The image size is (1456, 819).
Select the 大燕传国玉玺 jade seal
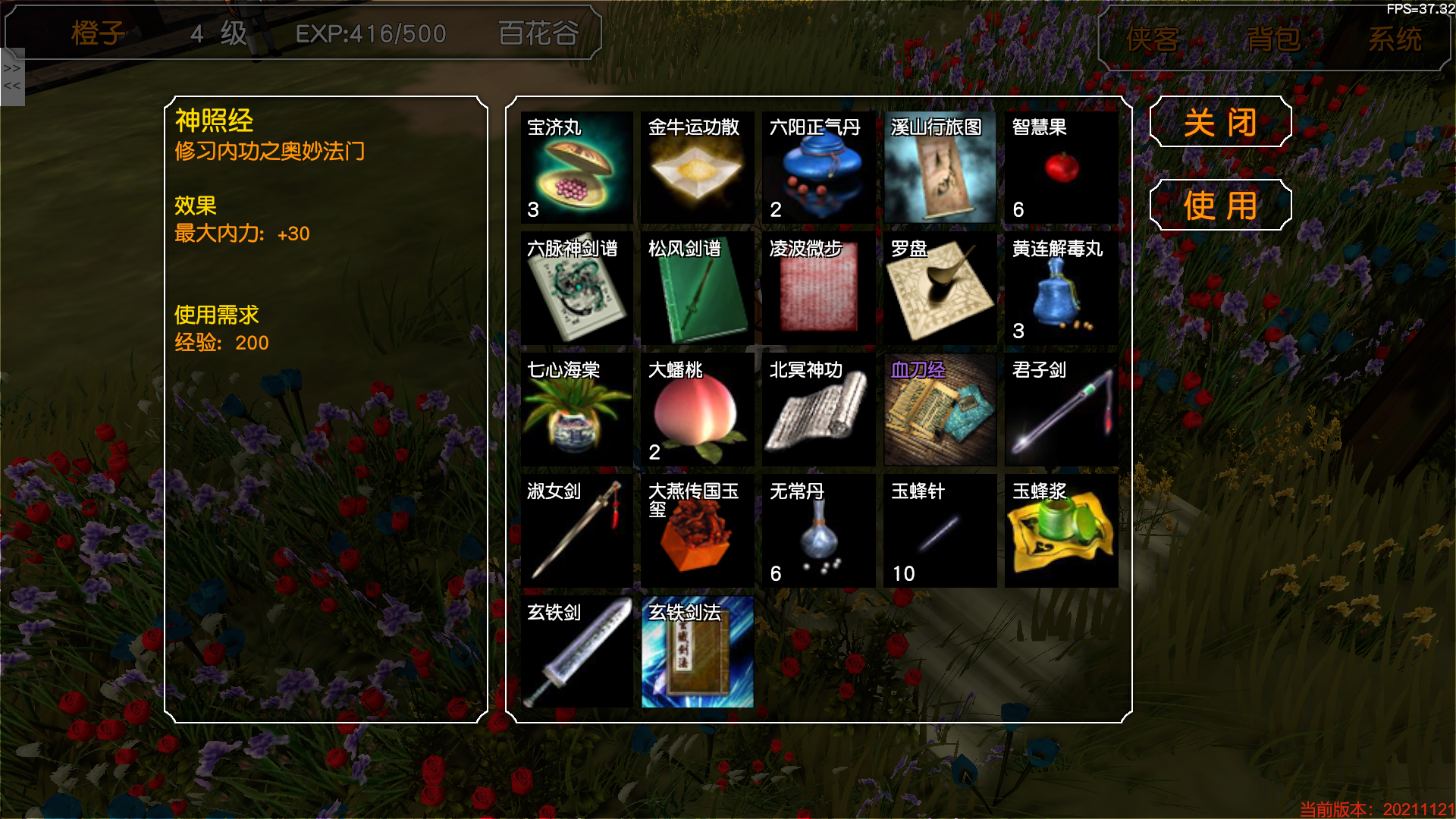click(698, 532)
